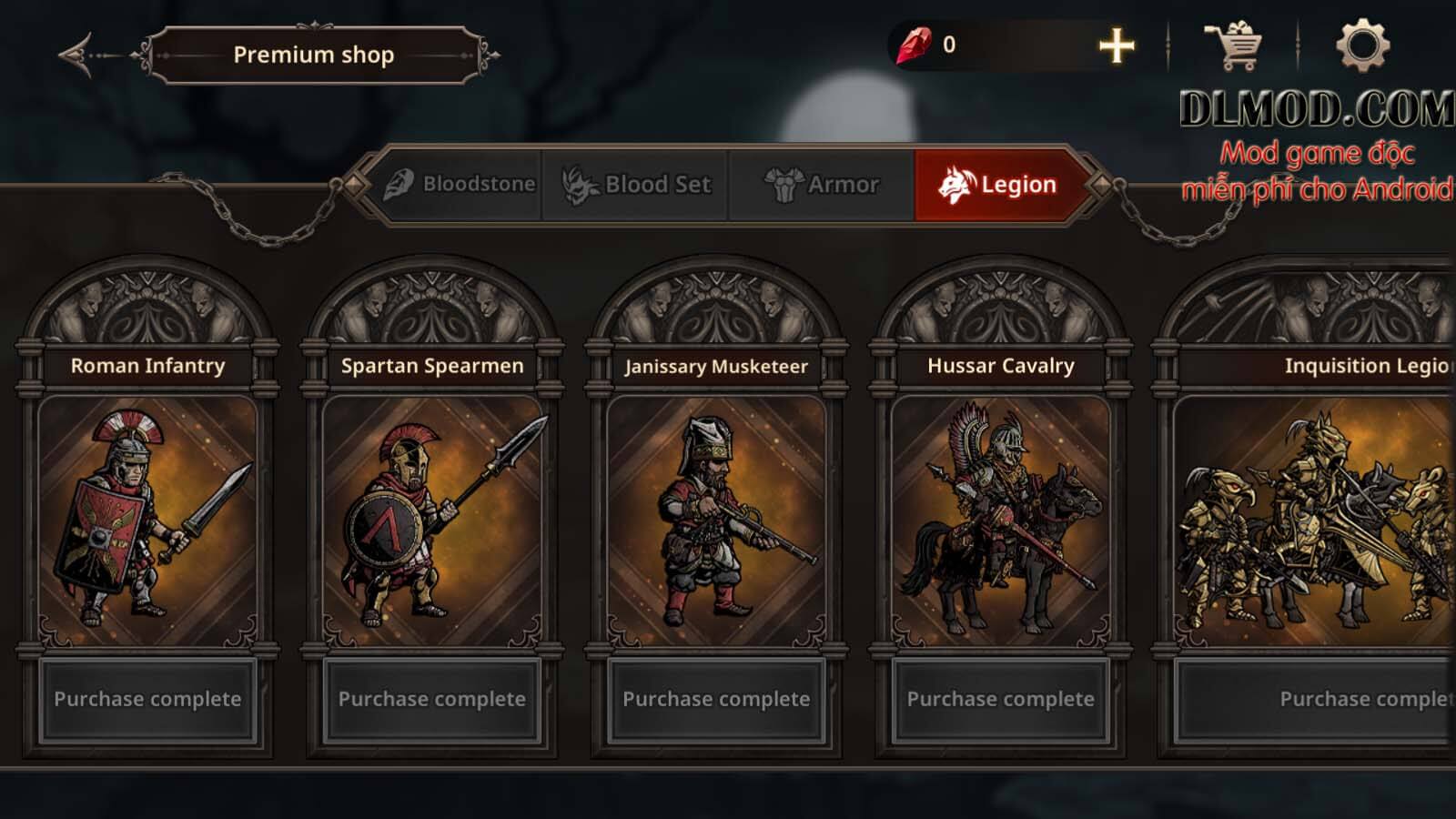Click Purchase complete under Spartan Spearmen
The width and height of the screenshot is (1456, 819).
click(431, 700)
